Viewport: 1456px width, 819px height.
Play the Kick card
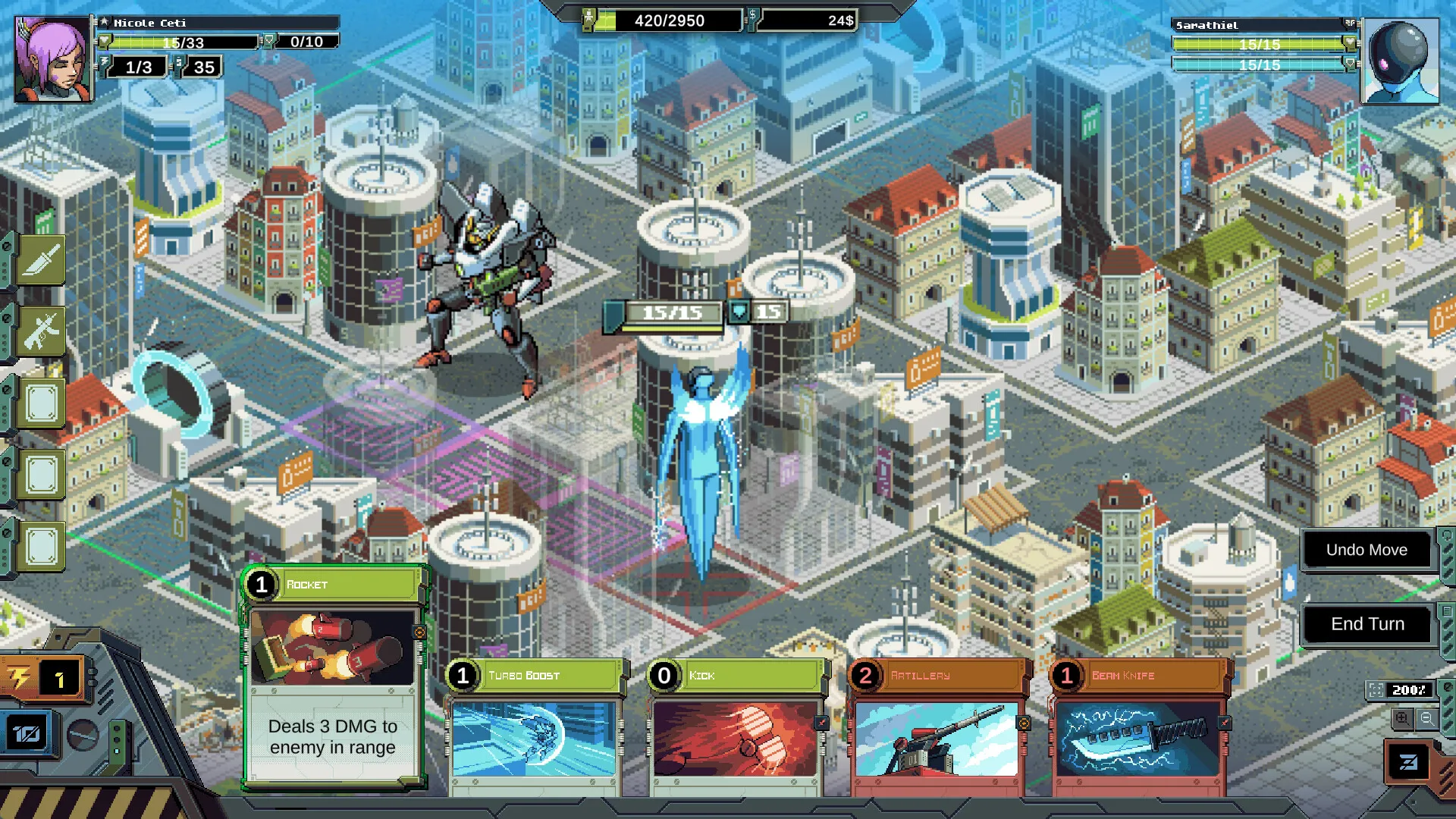736,728
